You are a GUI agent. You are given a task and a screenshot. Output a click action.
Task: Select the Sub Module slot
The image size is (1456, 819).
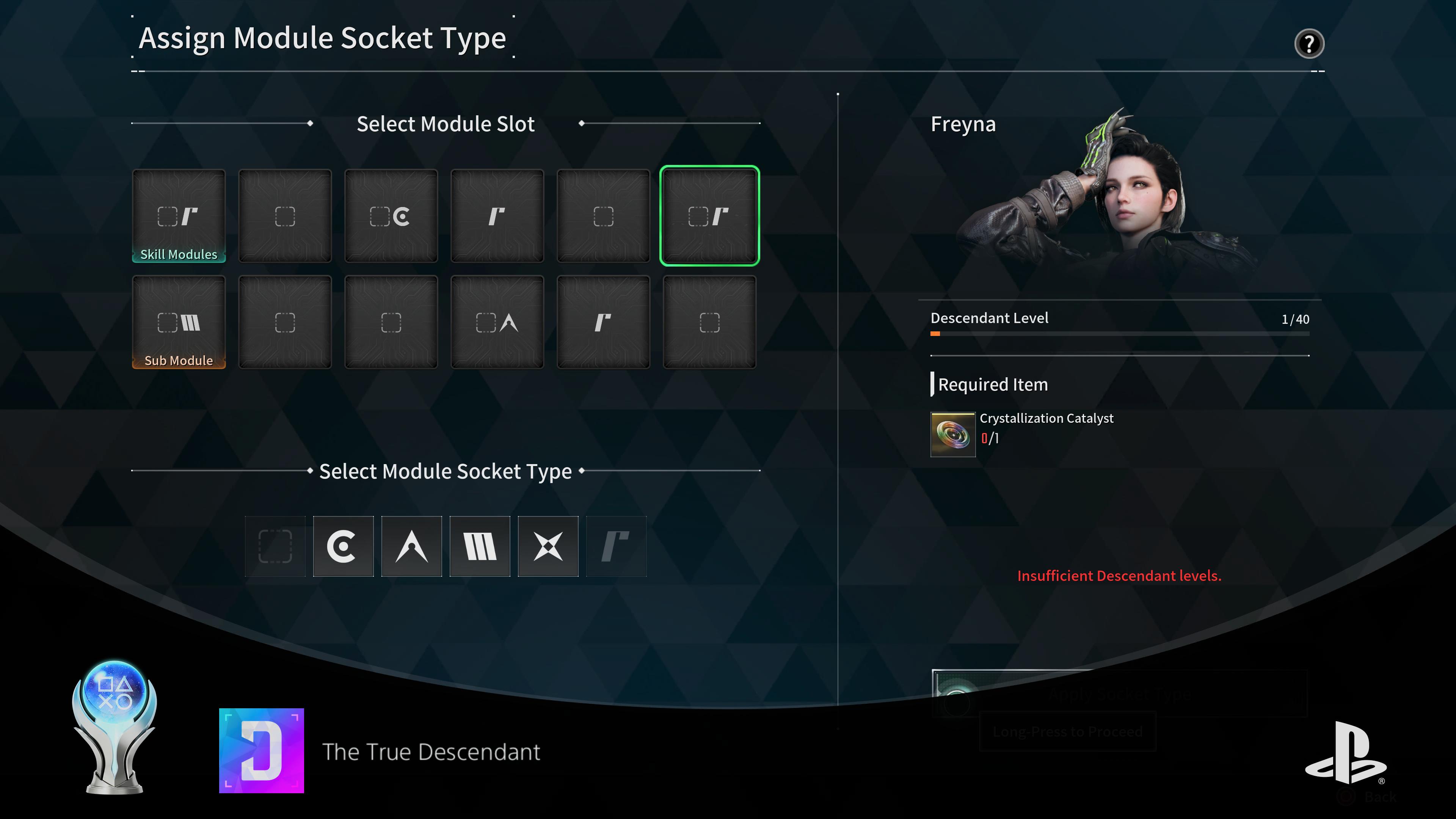click(179, 322)
